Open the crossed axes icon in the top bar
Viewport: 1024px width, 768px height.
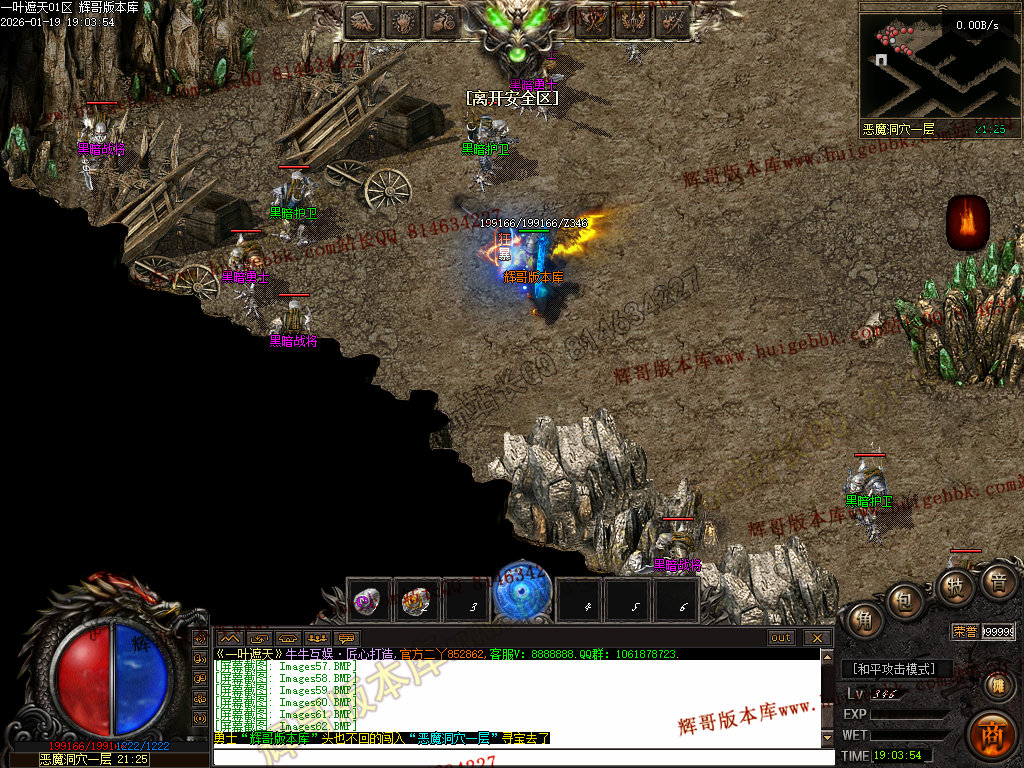click(x=593, y=21)
